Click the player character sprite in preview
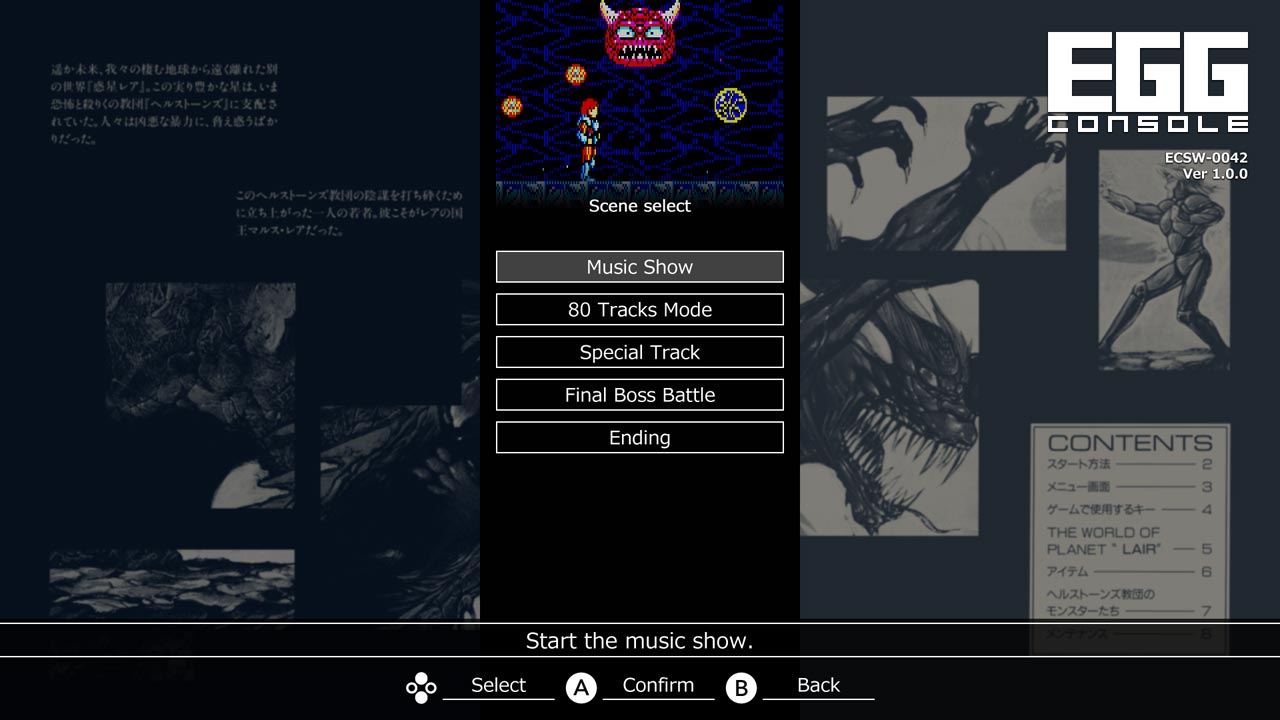Viewport: 1280px width, 720px height. pos(590,135)
